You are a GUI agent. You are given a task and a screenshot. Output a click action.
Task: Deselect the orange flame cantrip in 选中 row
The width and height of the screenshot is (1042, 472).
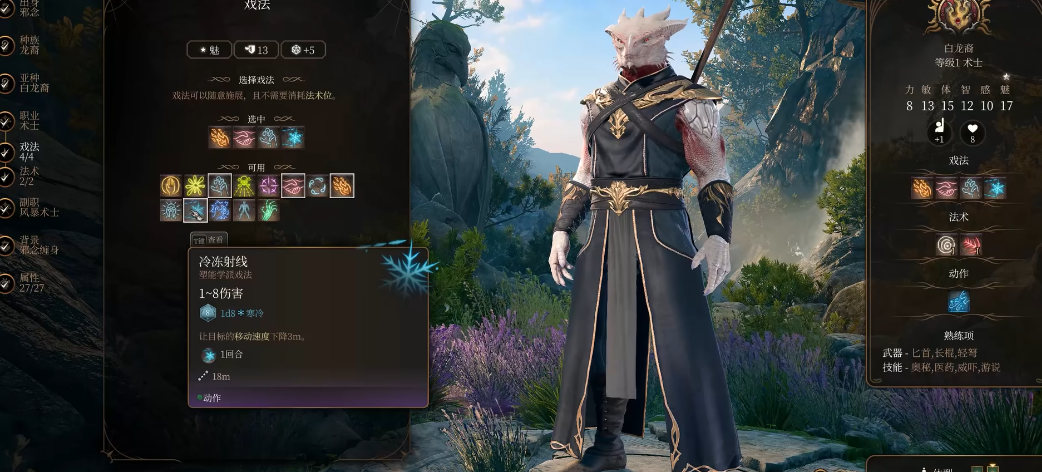220,138
